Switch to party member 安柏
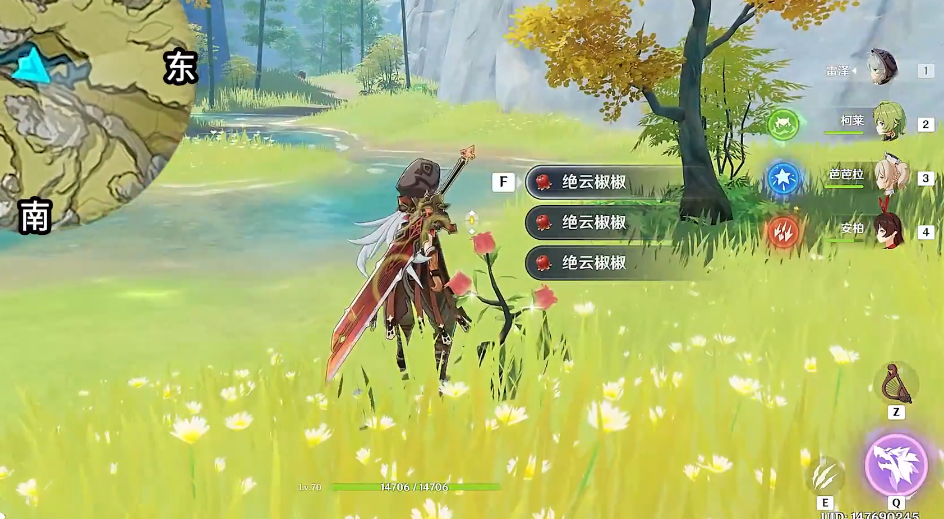The image size is (944, 519). tap(887, 229)
